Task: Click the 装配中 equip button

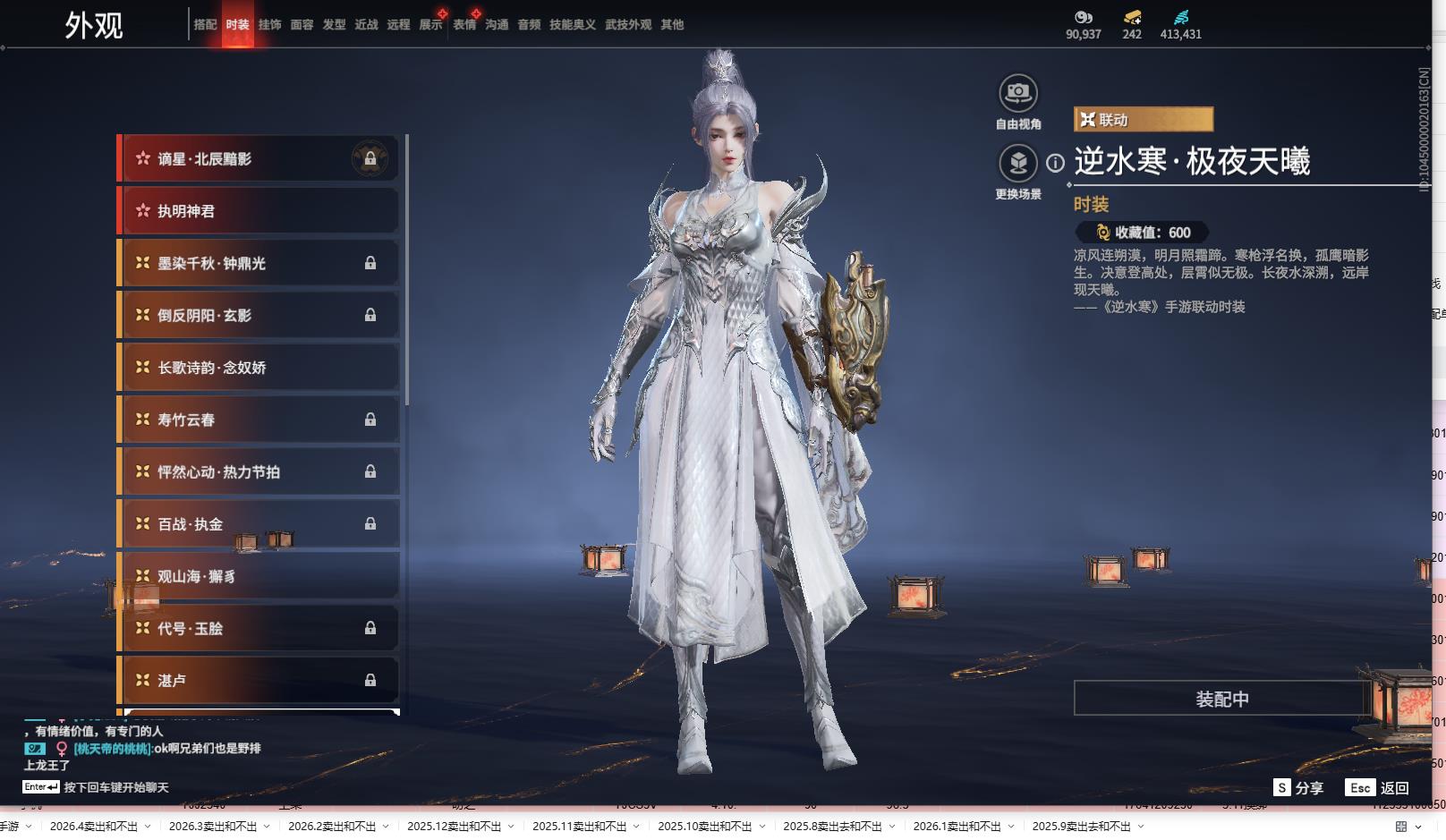Action: [1221, 699]
